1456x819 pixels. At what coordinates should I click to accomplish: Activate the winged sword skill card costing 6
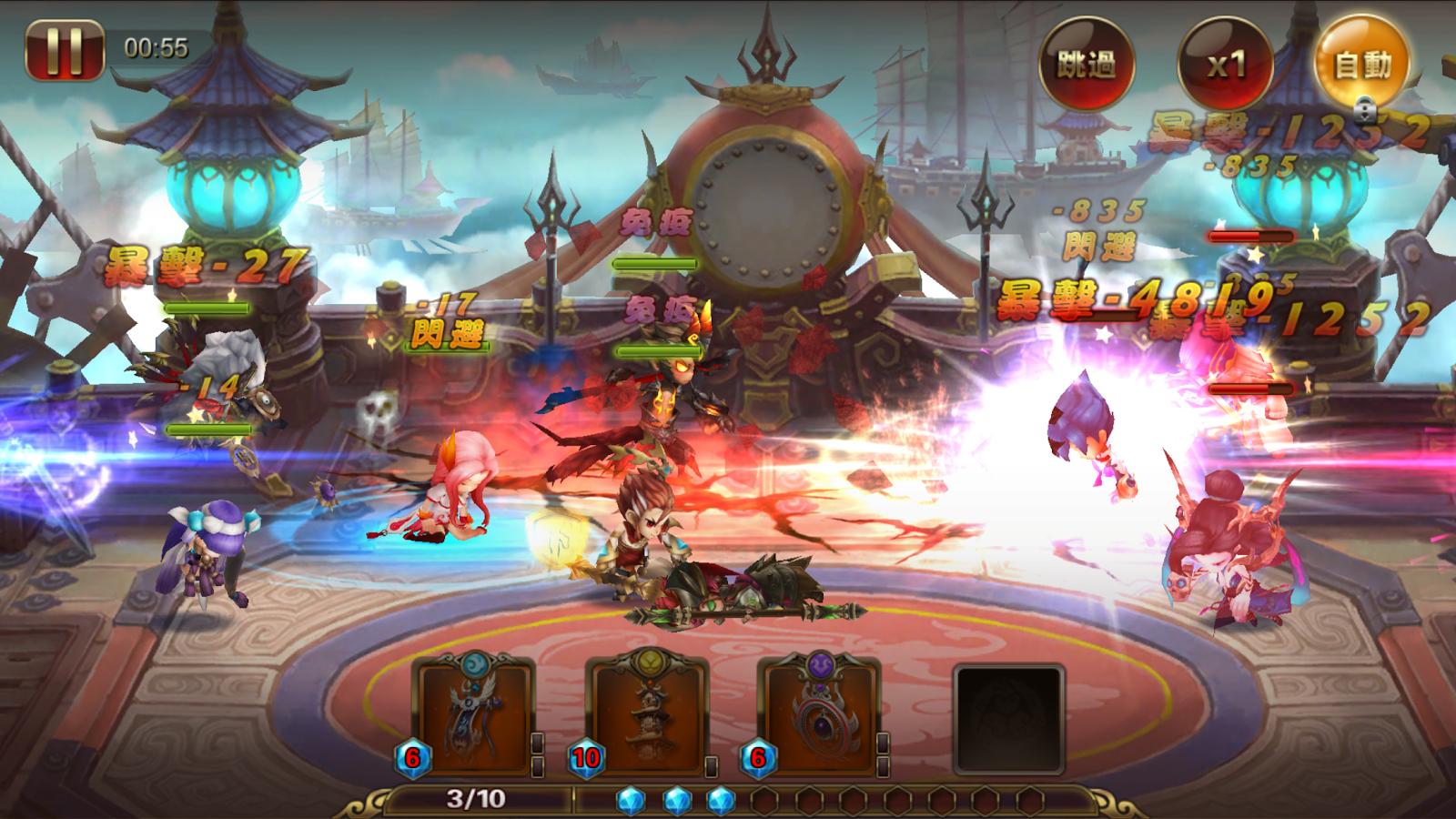click(474, 717)
